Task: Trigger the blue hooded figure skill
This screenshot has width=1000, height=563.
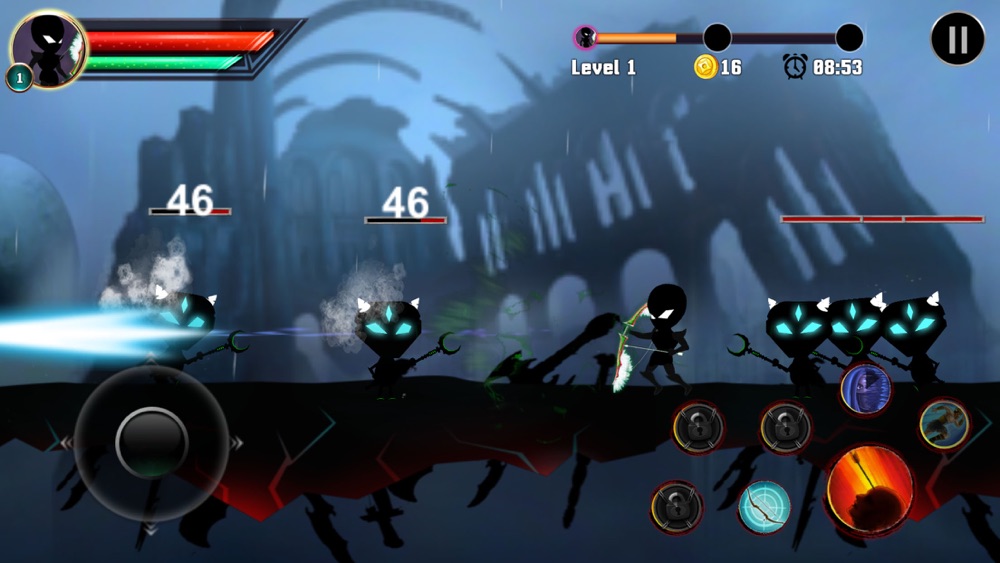Action: click(x=865, y=389)
